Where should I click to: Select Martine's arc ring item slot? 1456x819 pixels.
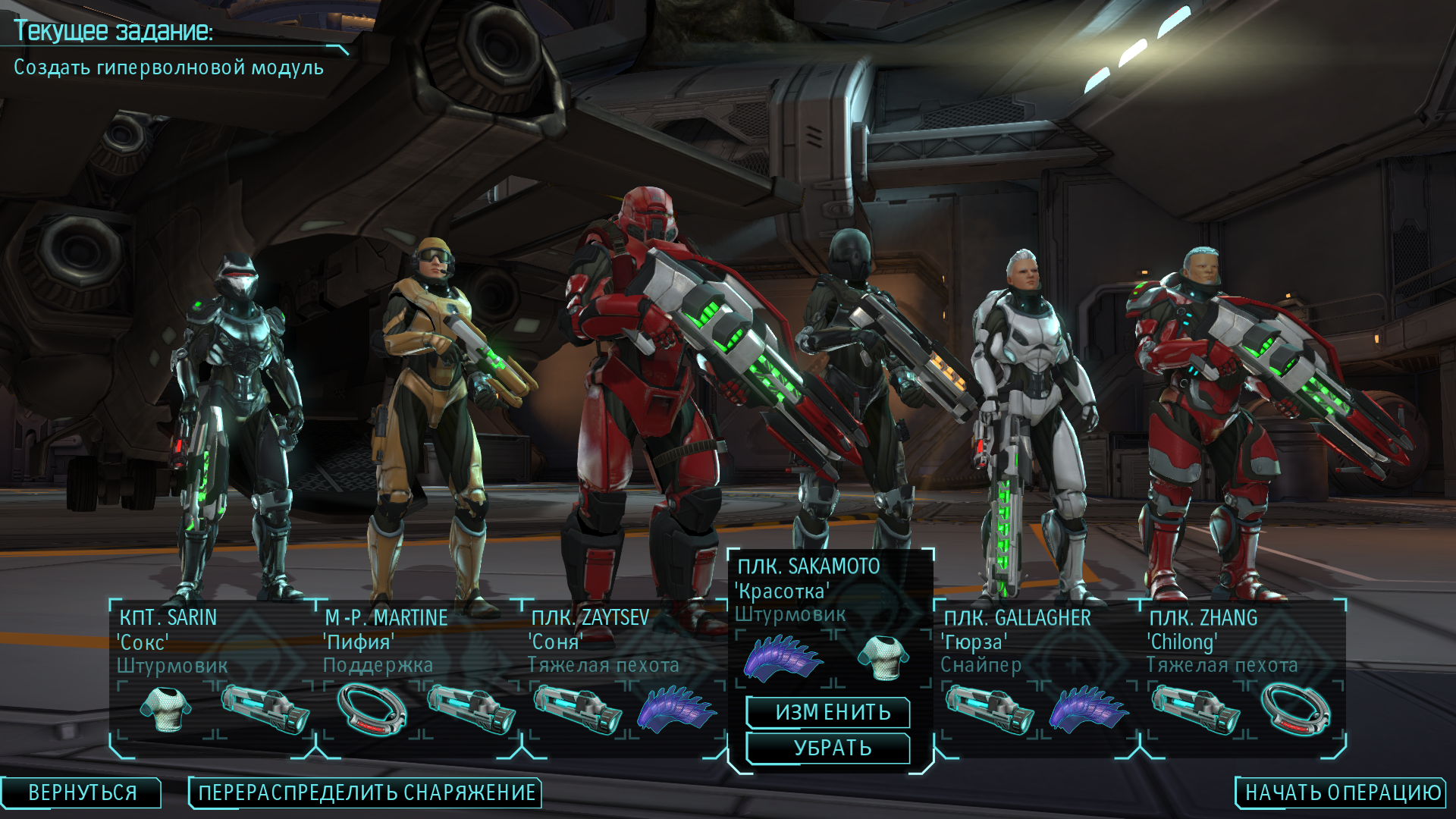click(372, 709)
